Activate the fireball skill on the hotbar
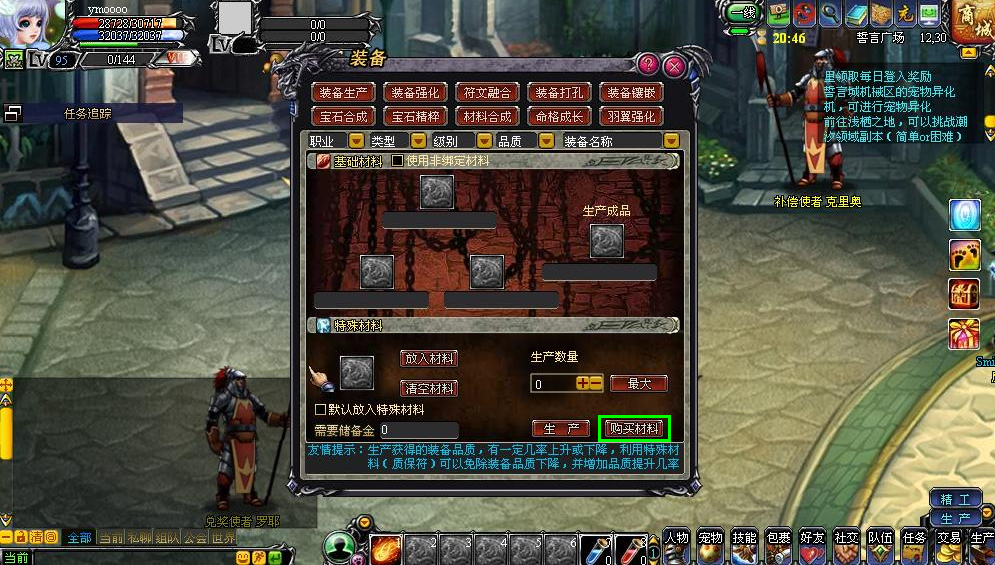The height and width of the screenshot is (565, 995). pos(385,549)
